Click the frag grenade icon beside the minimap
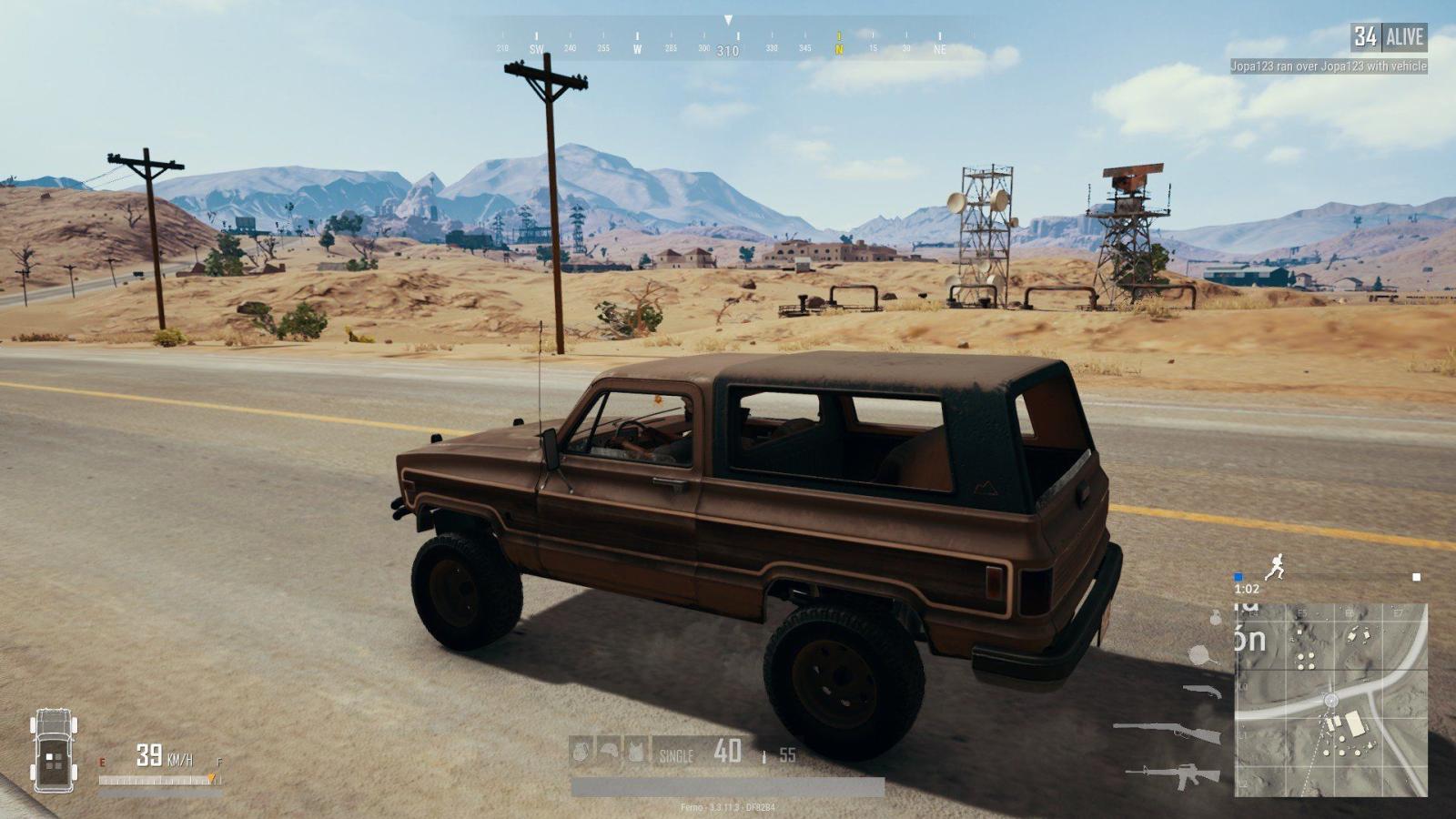 [1215, 618]
